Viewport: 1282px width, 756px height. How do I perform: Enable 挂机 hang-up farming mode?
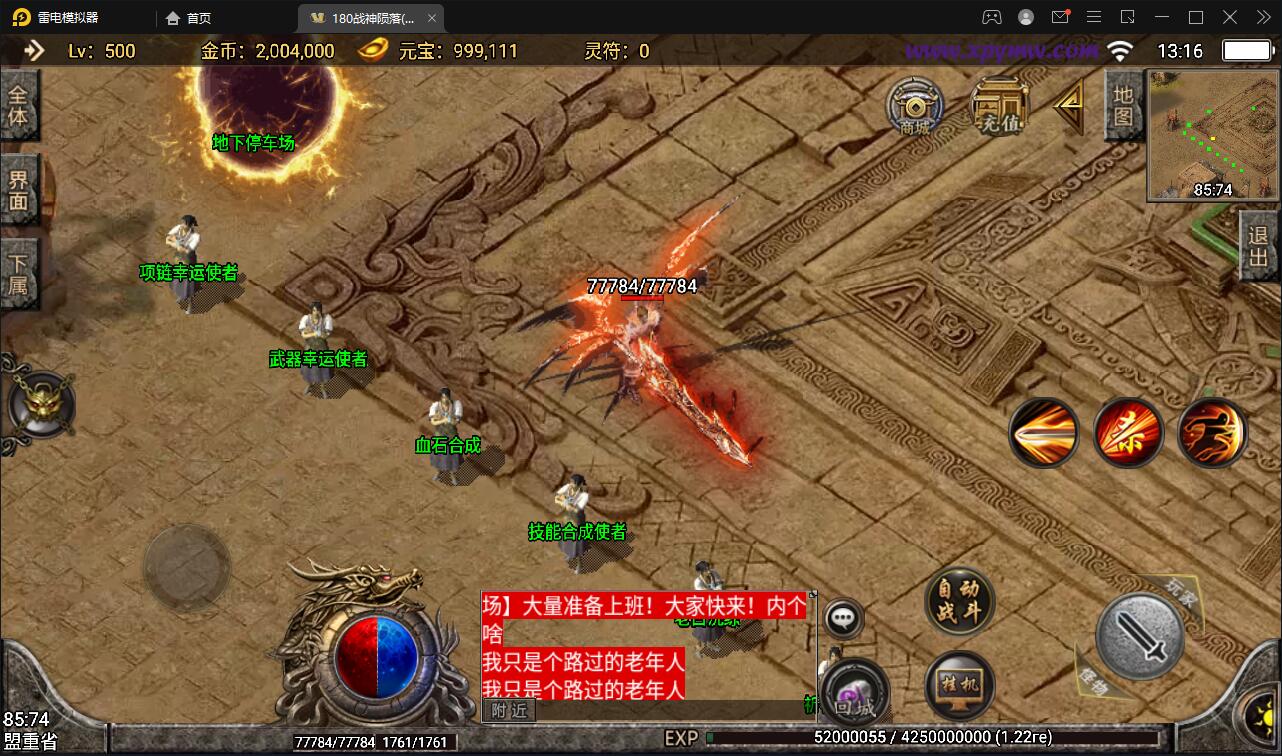(x=957, y=685)
